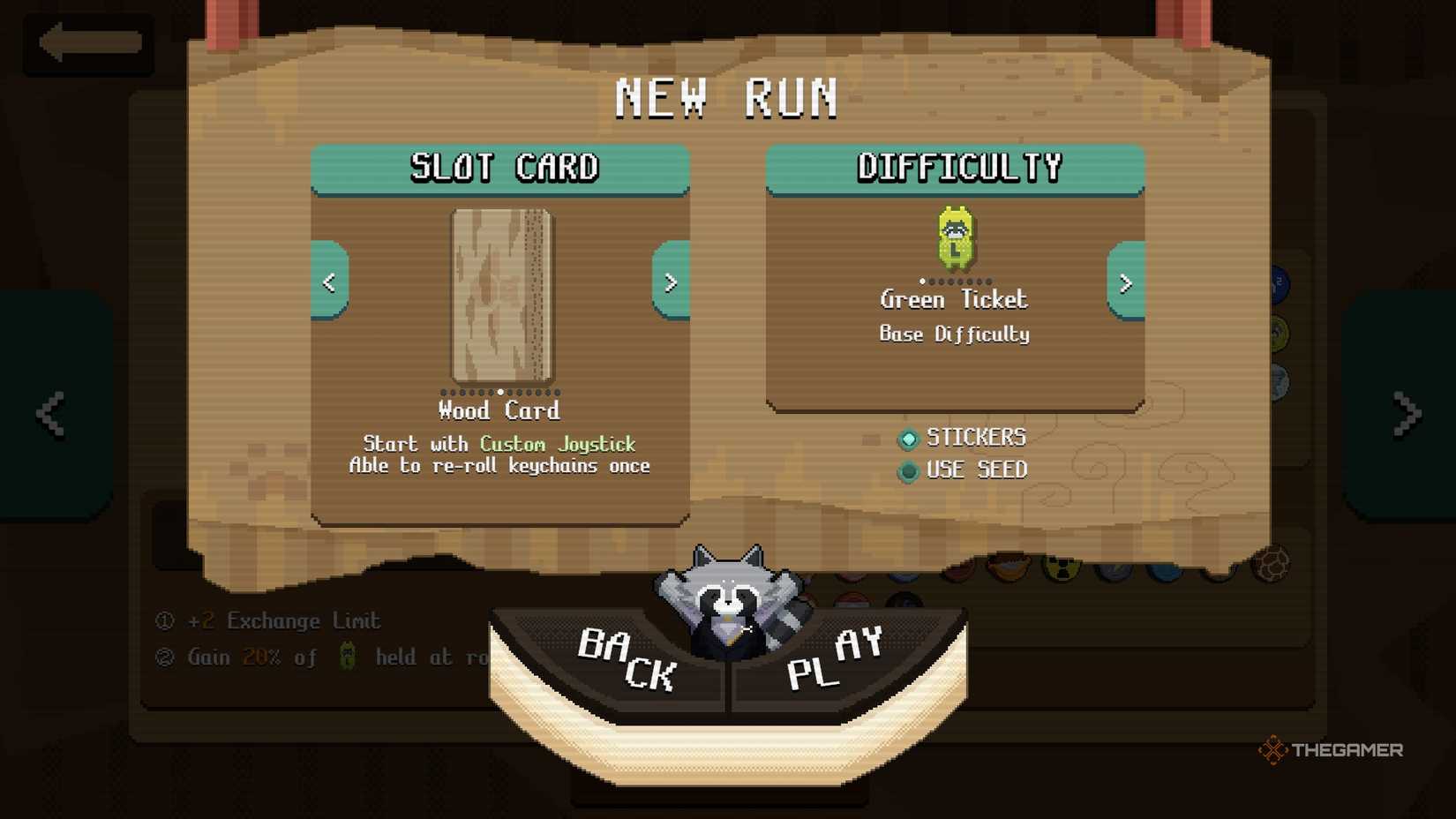Click the radioactive hazard badge below the panel

tap(1062, 569)
